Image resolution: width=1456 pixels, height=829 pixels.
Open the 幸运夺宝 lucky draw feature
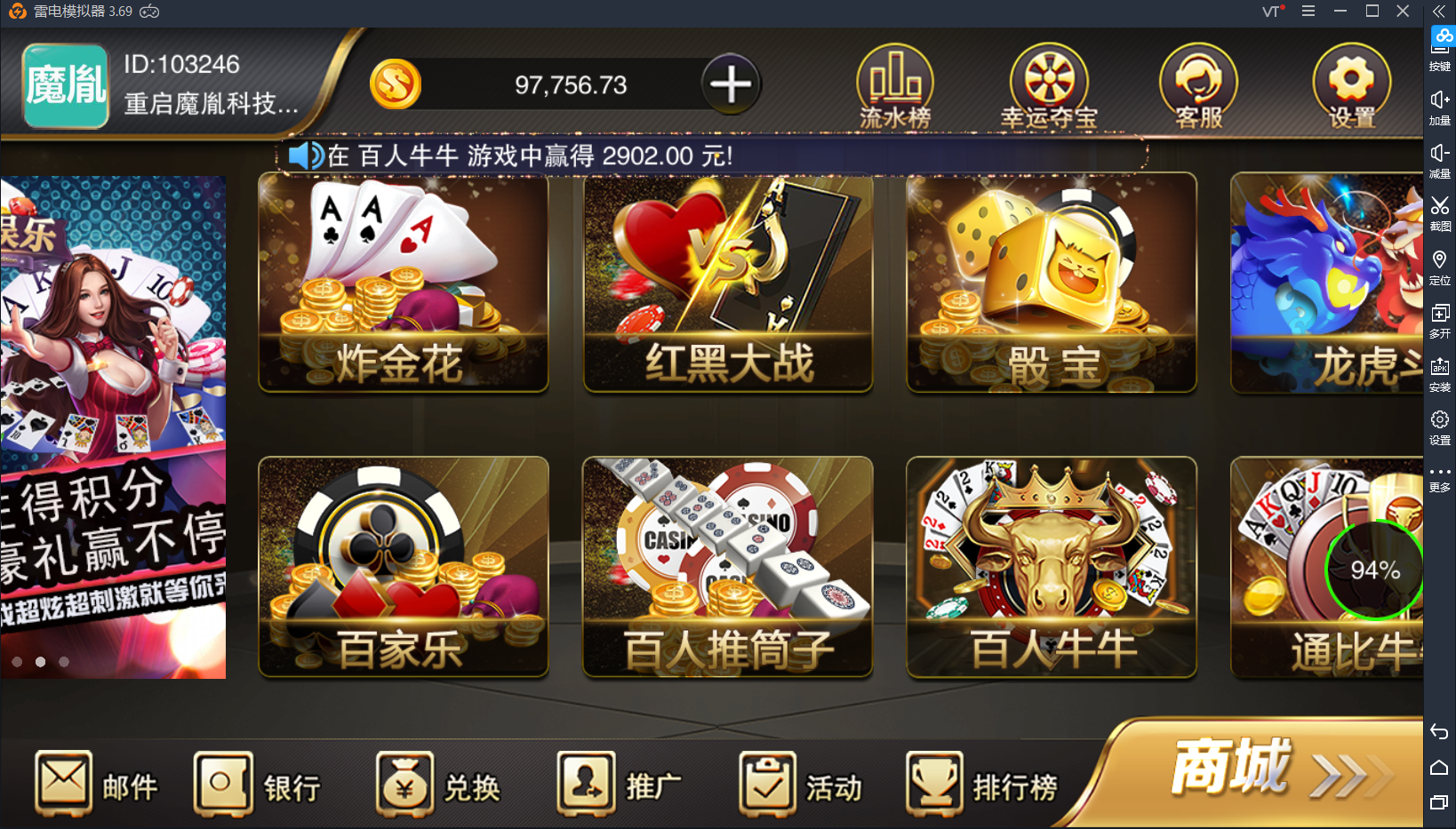[1049, 84]
